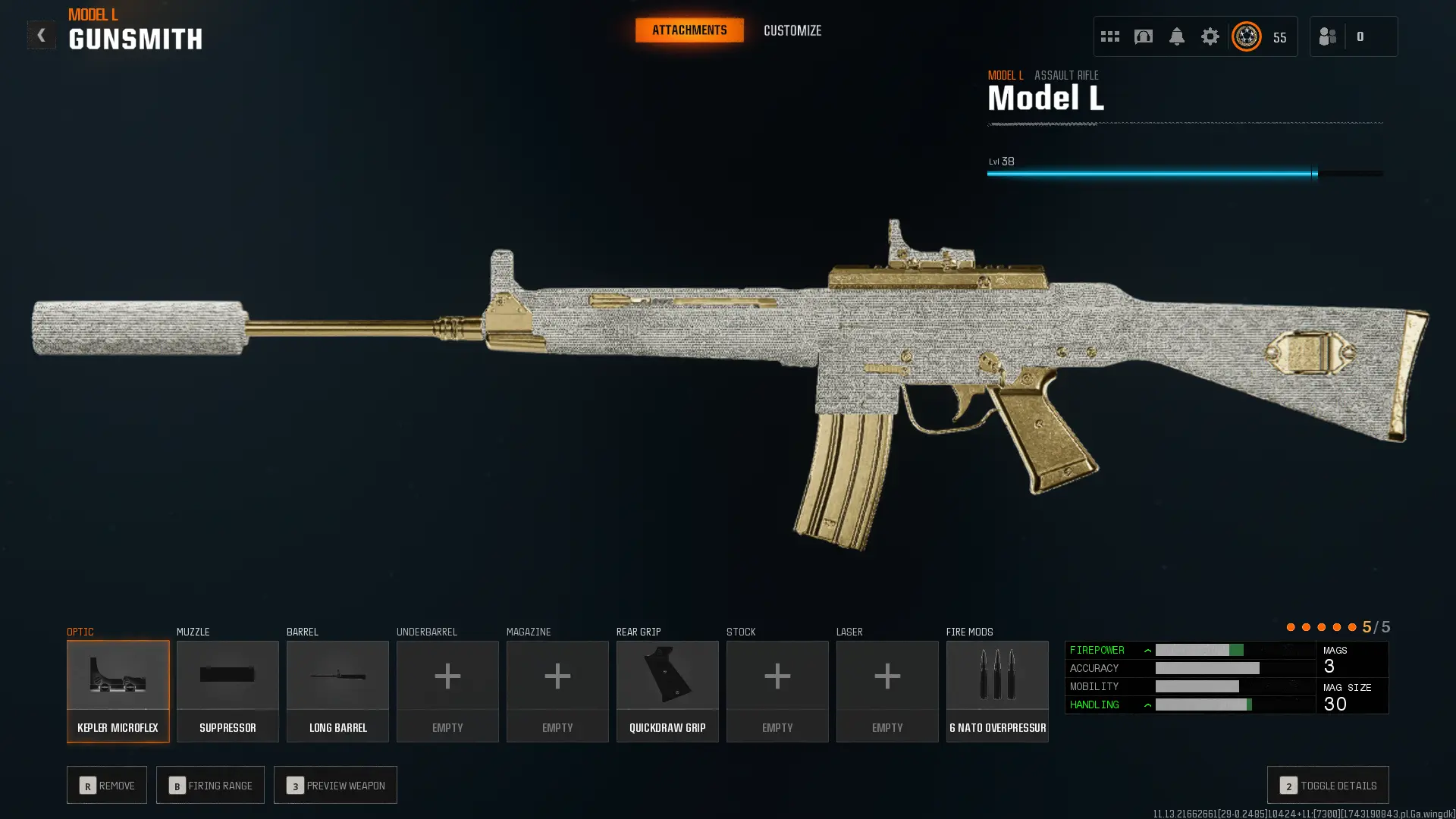1456x819 pixels.
Task: Click the back arrow beside Gunsmith
Action: pos(42,34)
